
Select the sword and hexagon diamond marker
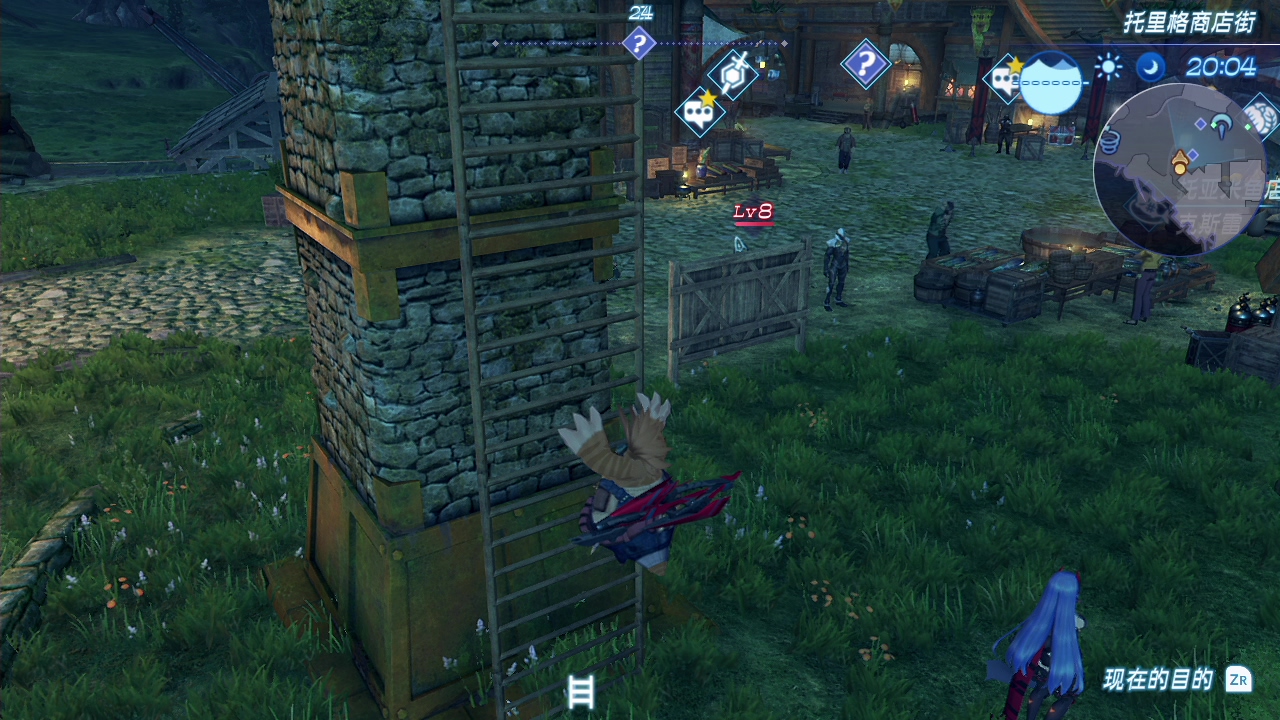(x=733, y=73)
